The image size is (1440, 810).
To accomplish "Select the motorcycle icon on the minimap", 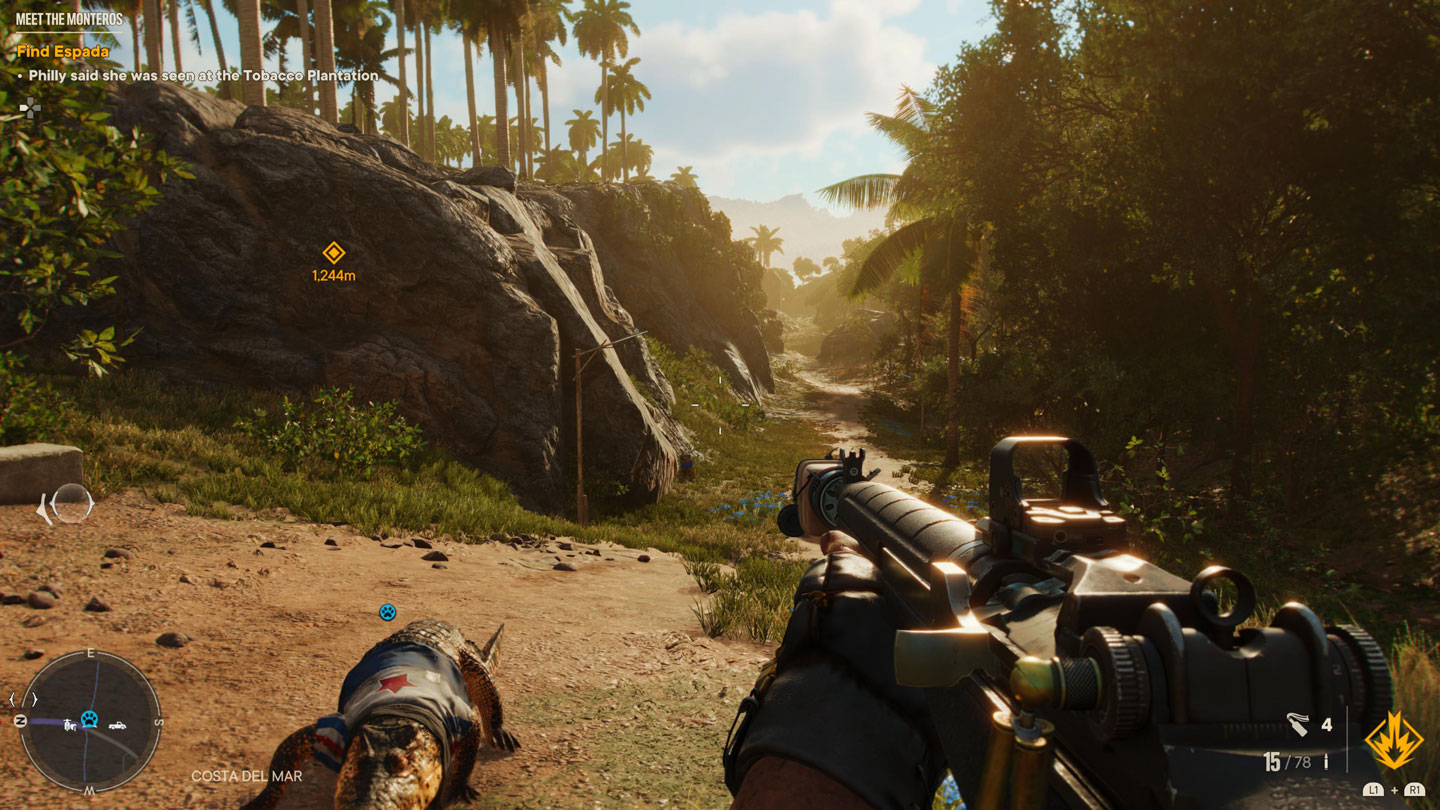I will click(x=70, y=726).
